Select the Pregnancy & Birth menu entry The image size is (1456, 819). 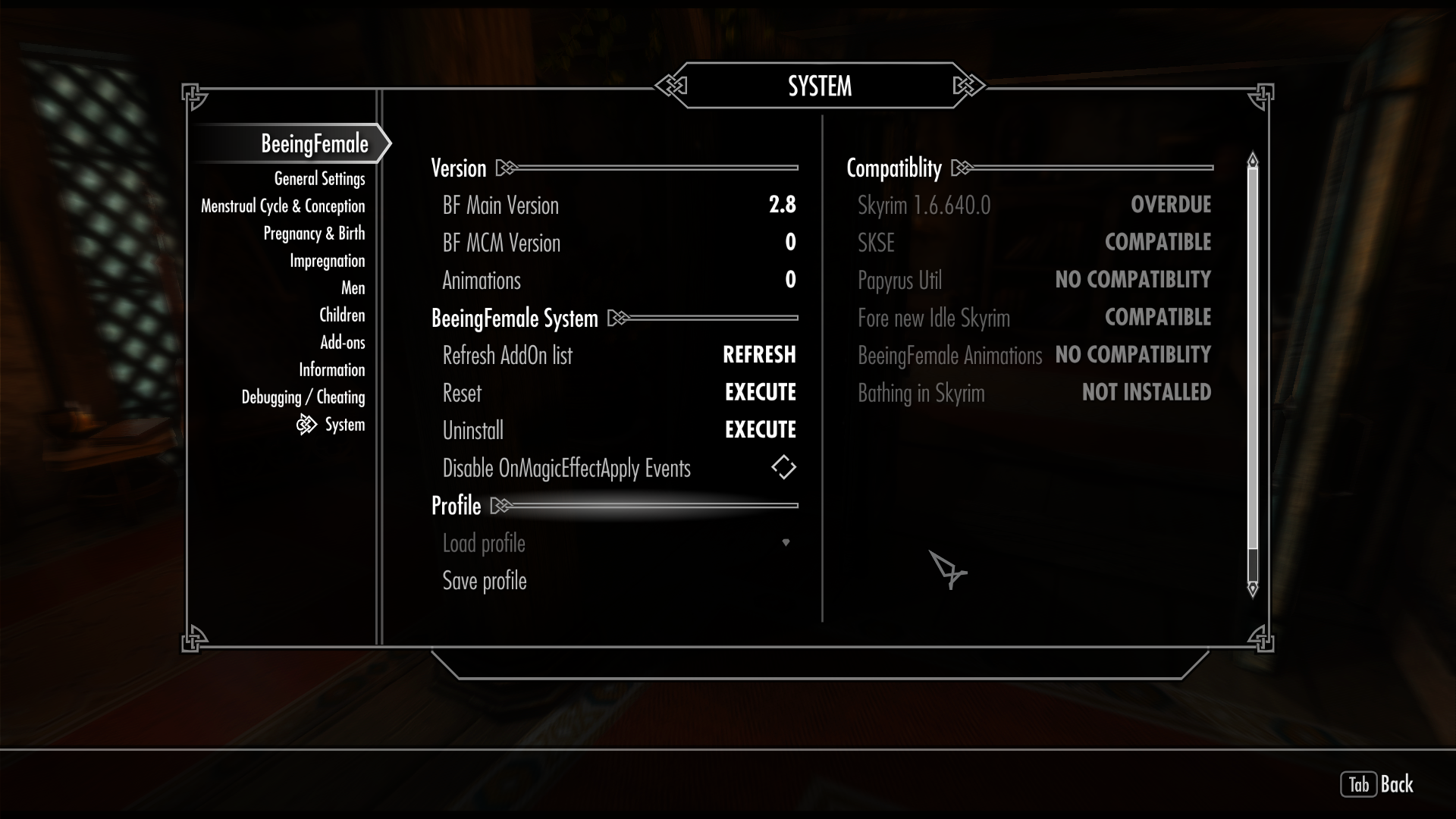pyautogui.click(x=315, y=234)
